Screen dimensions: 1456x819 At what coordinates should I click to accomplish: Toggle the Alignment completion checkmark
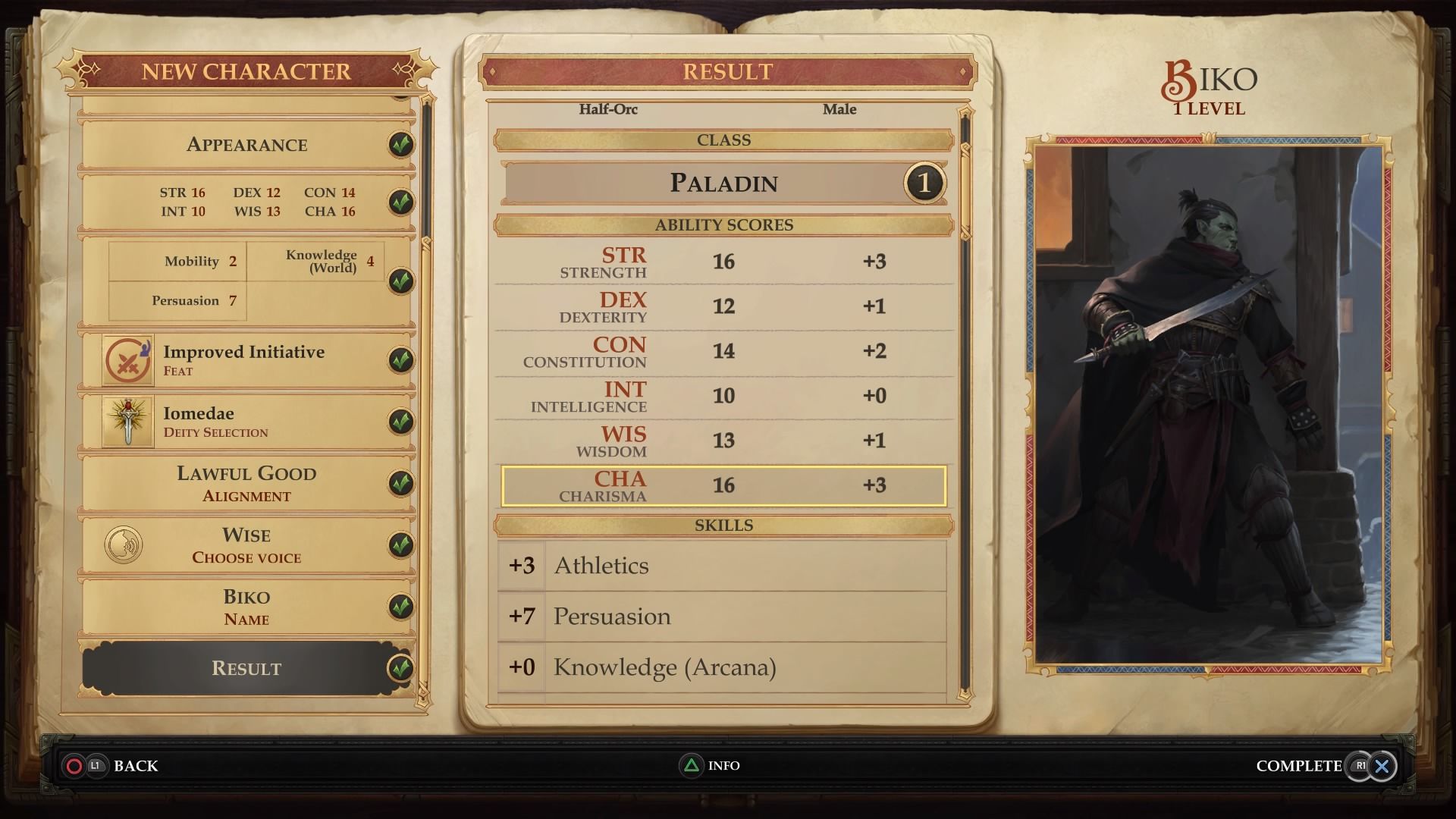coord(400,483)
